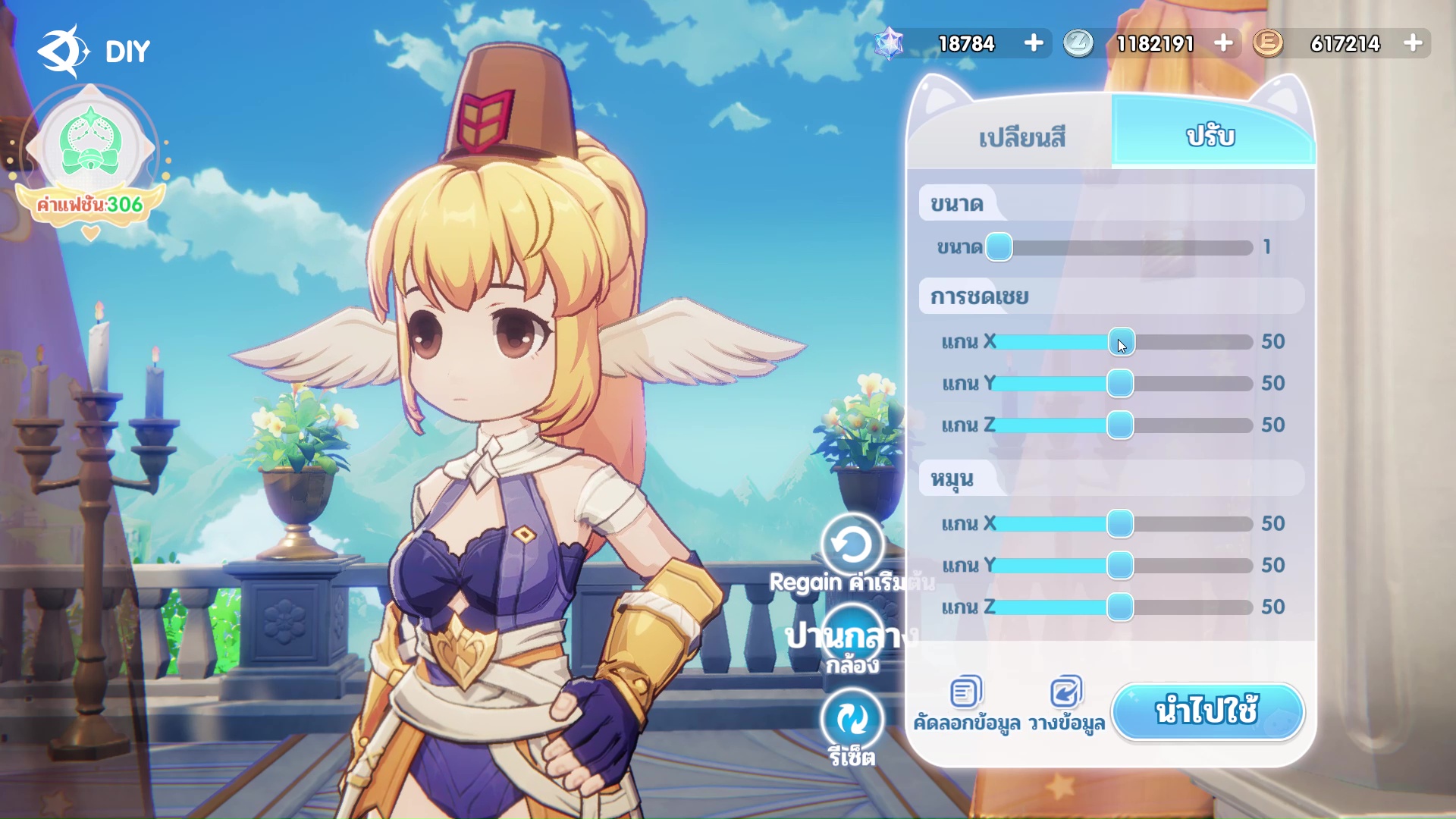Add gold coin currency with plus button
Screen dimensions: 1456x819
click(x=1413, y=43)
